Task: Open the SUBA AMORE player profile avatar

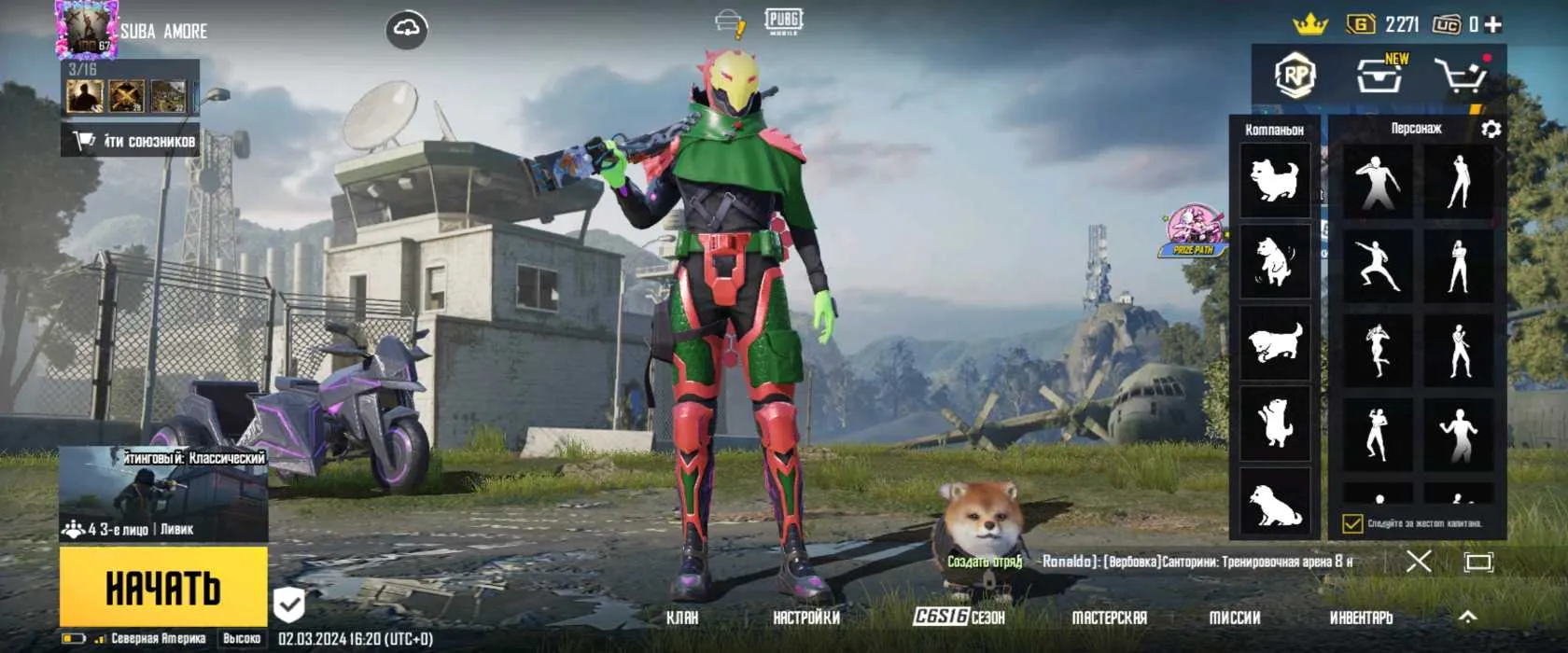Action: [x=87, y=29]
